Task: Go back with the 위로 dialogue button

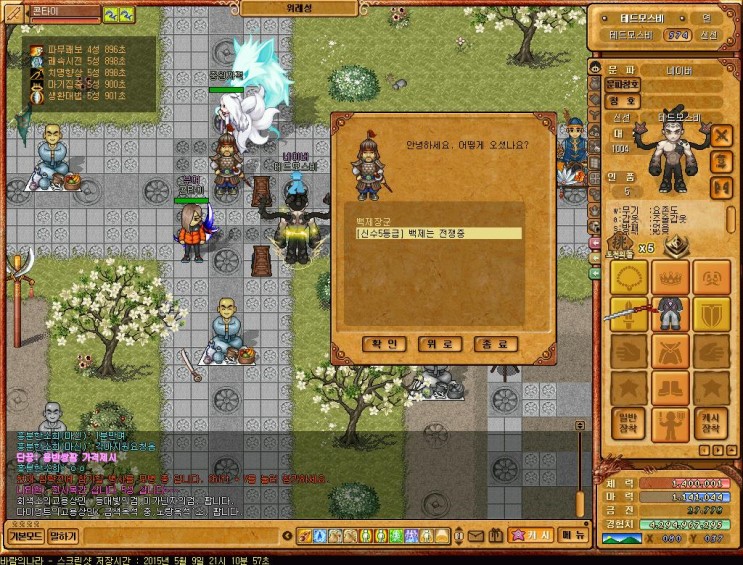Action: click(x=439, y=344)
